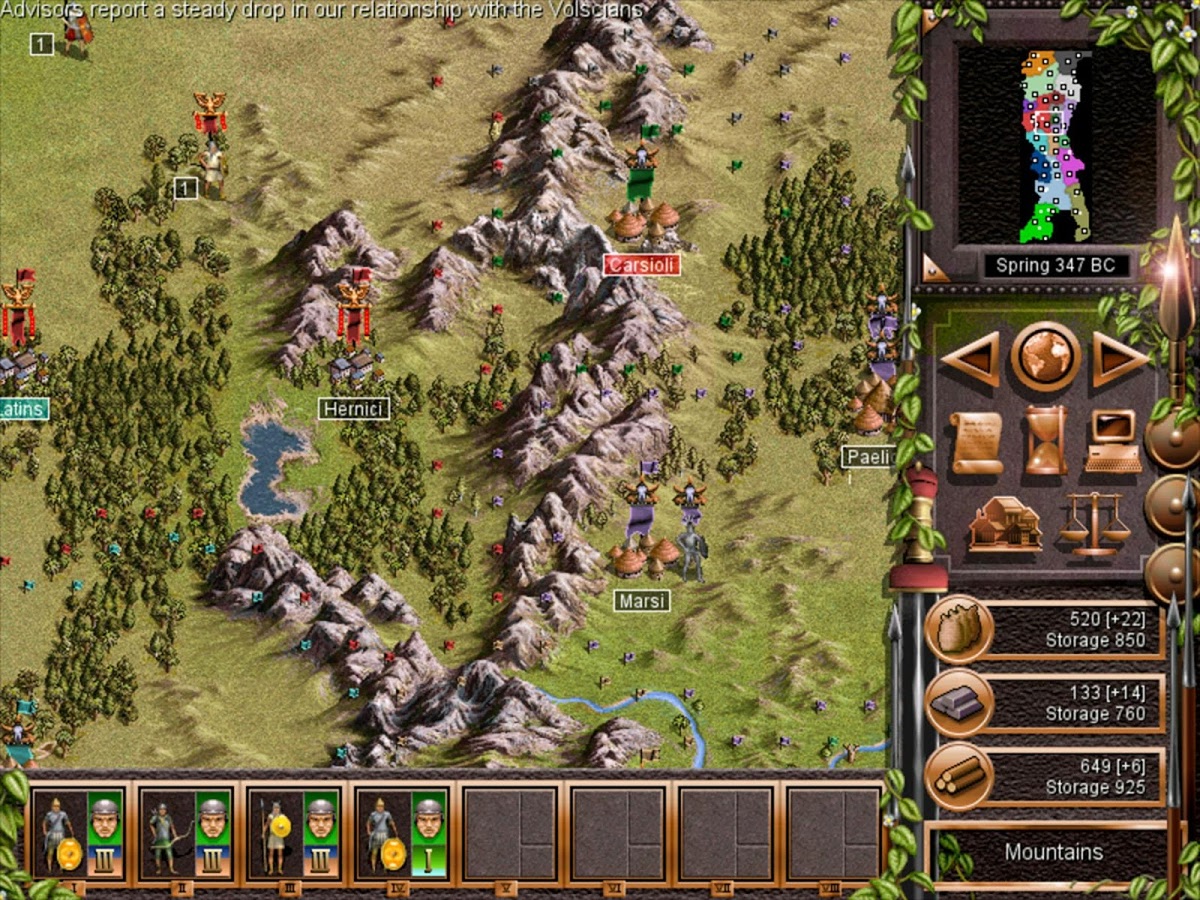Click the wood logs resource icon
1200x900 pixels.
[958, 777]
